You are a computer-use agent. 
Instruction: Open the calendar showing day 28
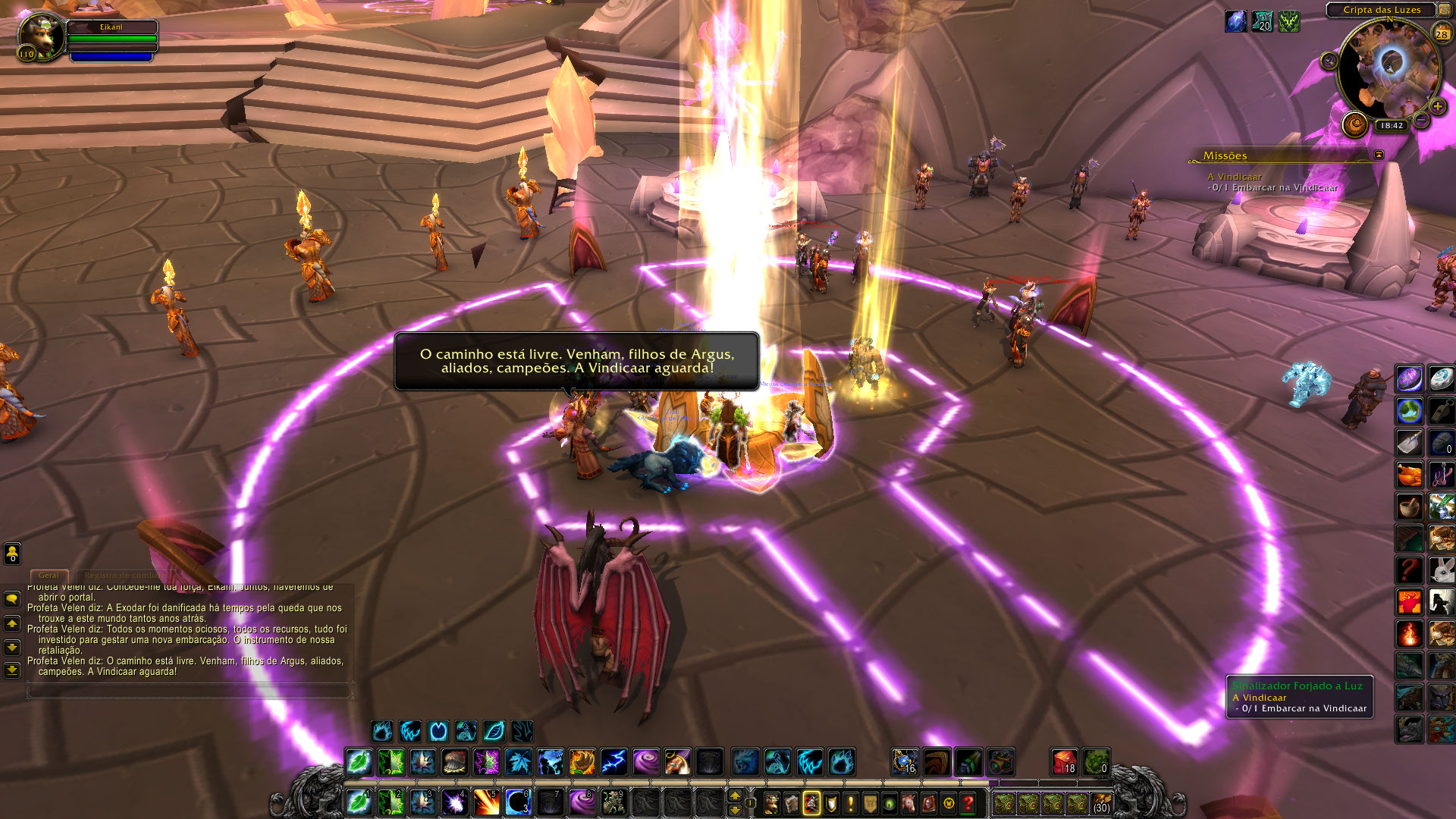[x=1442, y=34]
